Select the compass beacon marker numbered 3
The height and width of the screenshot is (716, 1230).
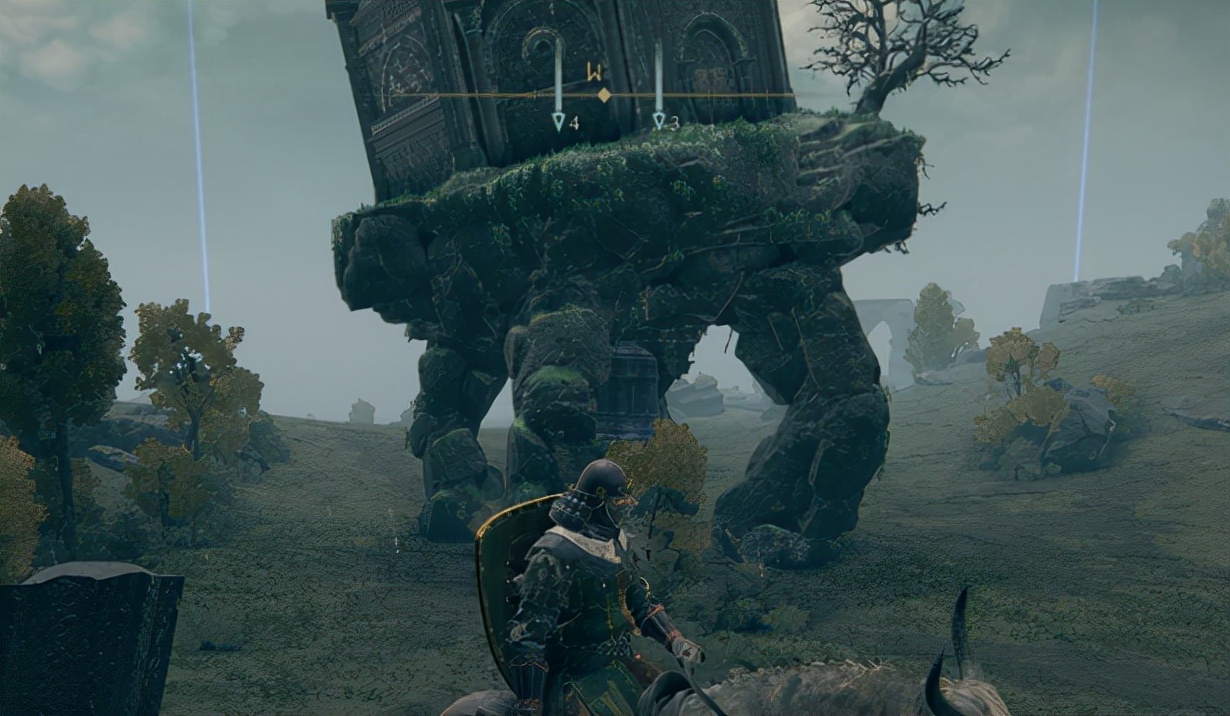point(659,120)
